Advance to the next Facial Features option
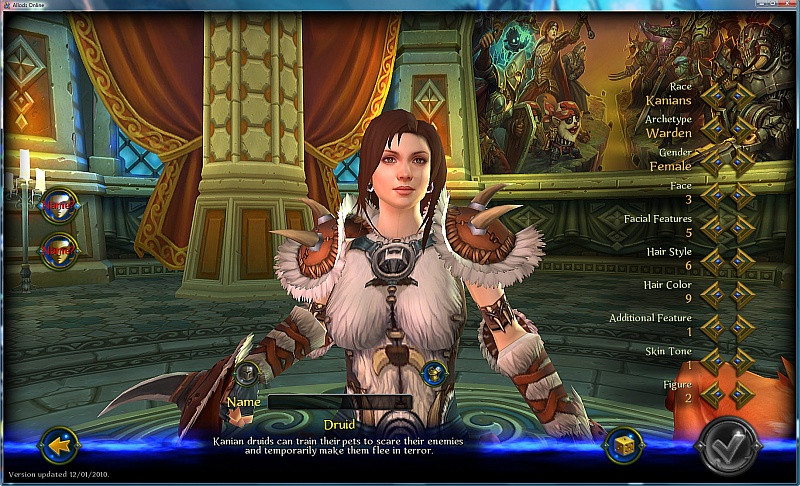 [x=741, y=227]
